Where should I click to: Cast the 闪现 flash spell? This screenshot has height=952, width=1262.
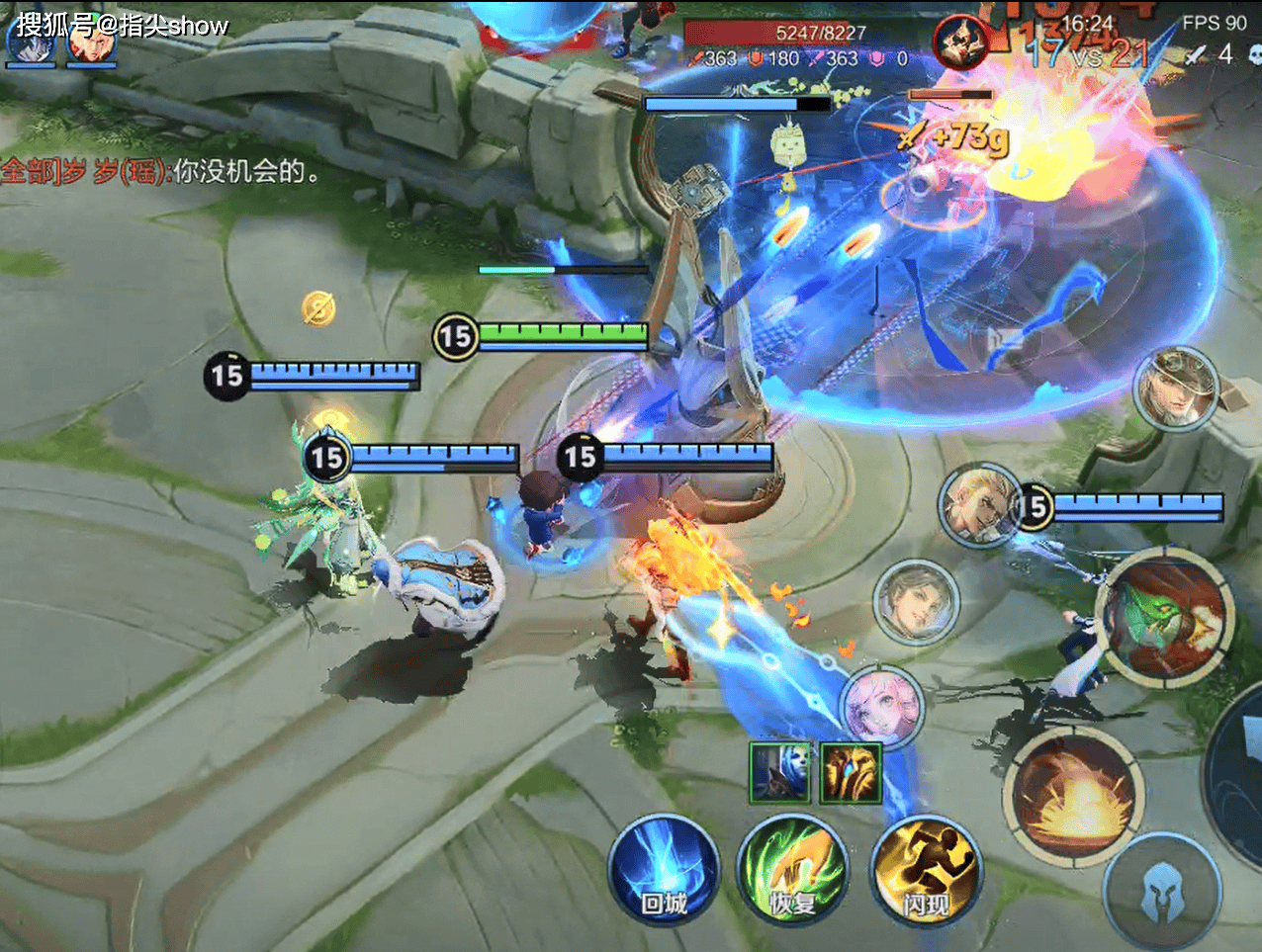[925, 872]
